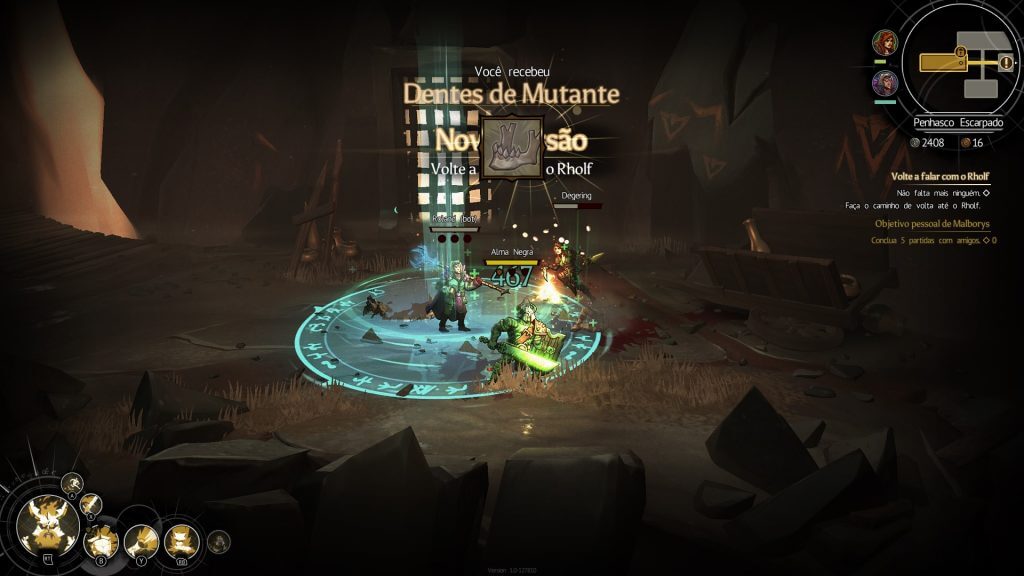1024x576 pixels.
Task: Click the exclamation mark minimap marker
Action: pos(1005,64)
